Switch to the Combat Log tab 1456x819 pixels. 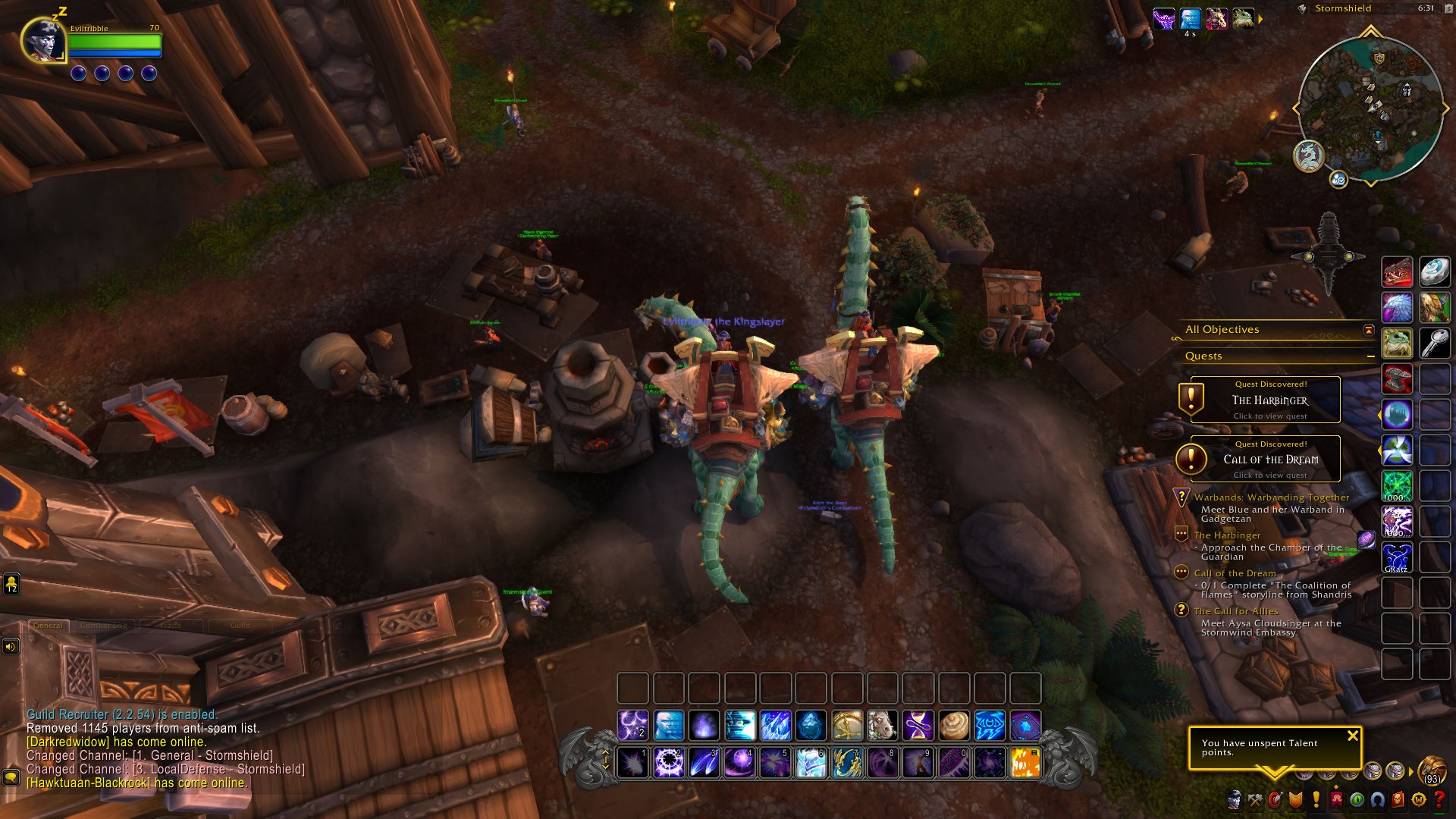[x=103, y=626]
